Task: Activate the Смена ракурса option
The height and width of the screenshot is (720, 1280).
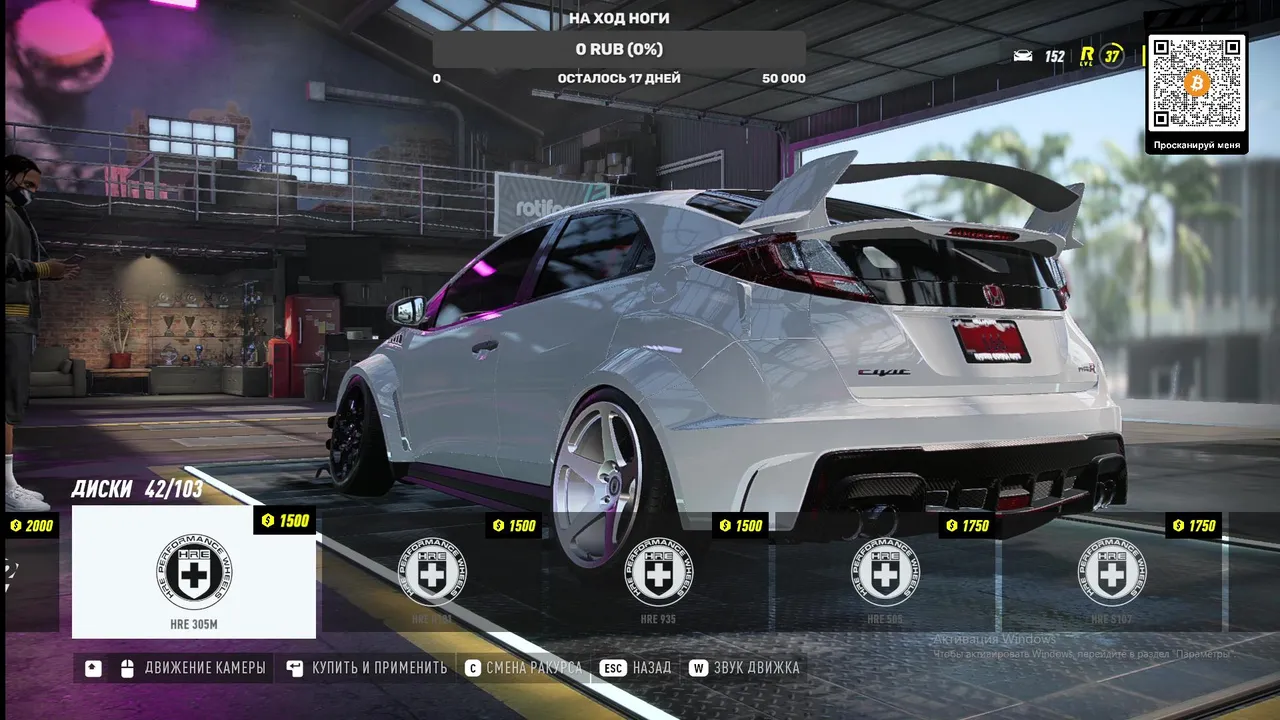Action: point(523,668)
